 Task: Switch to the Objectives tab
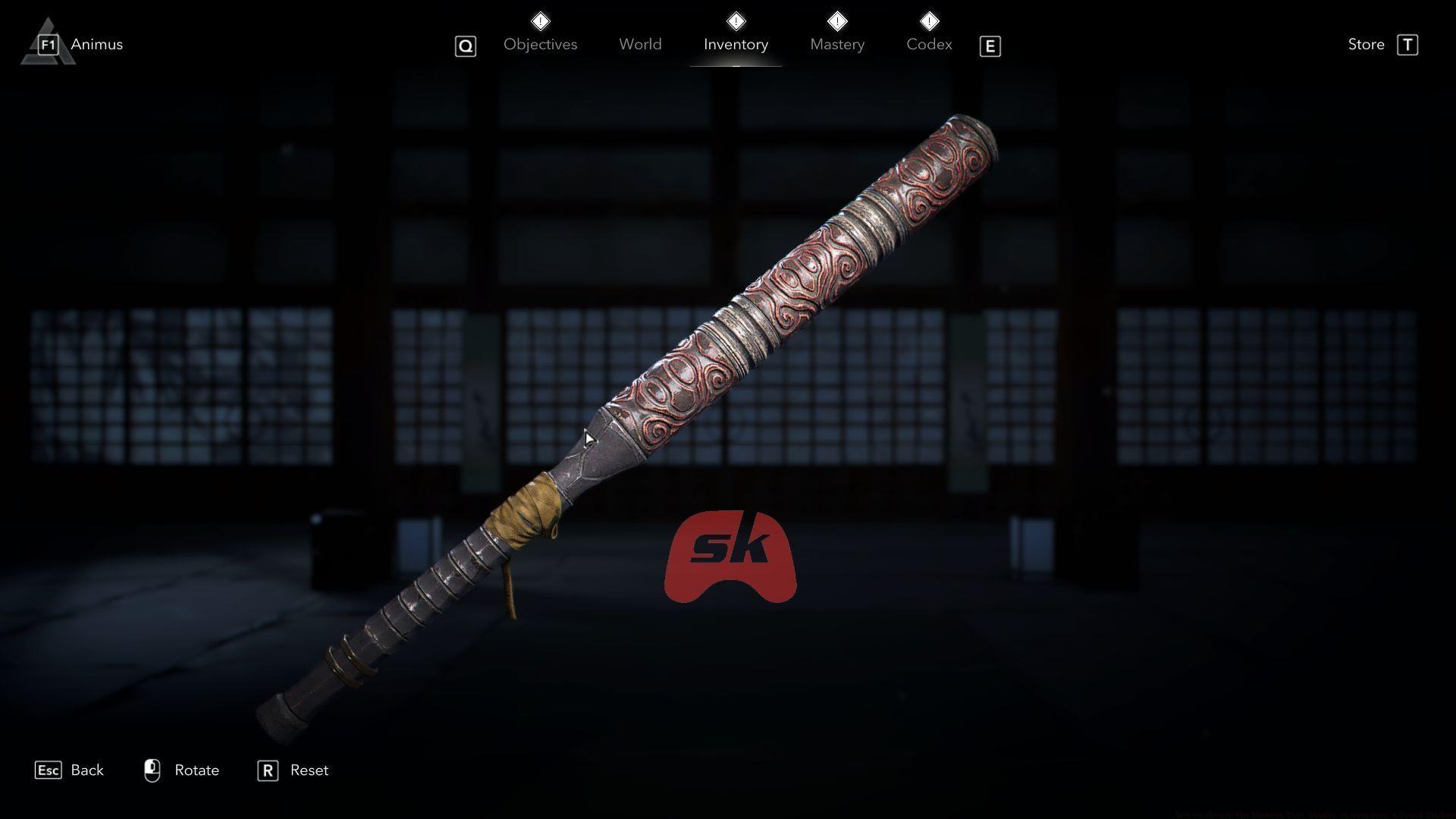[540, 44]
